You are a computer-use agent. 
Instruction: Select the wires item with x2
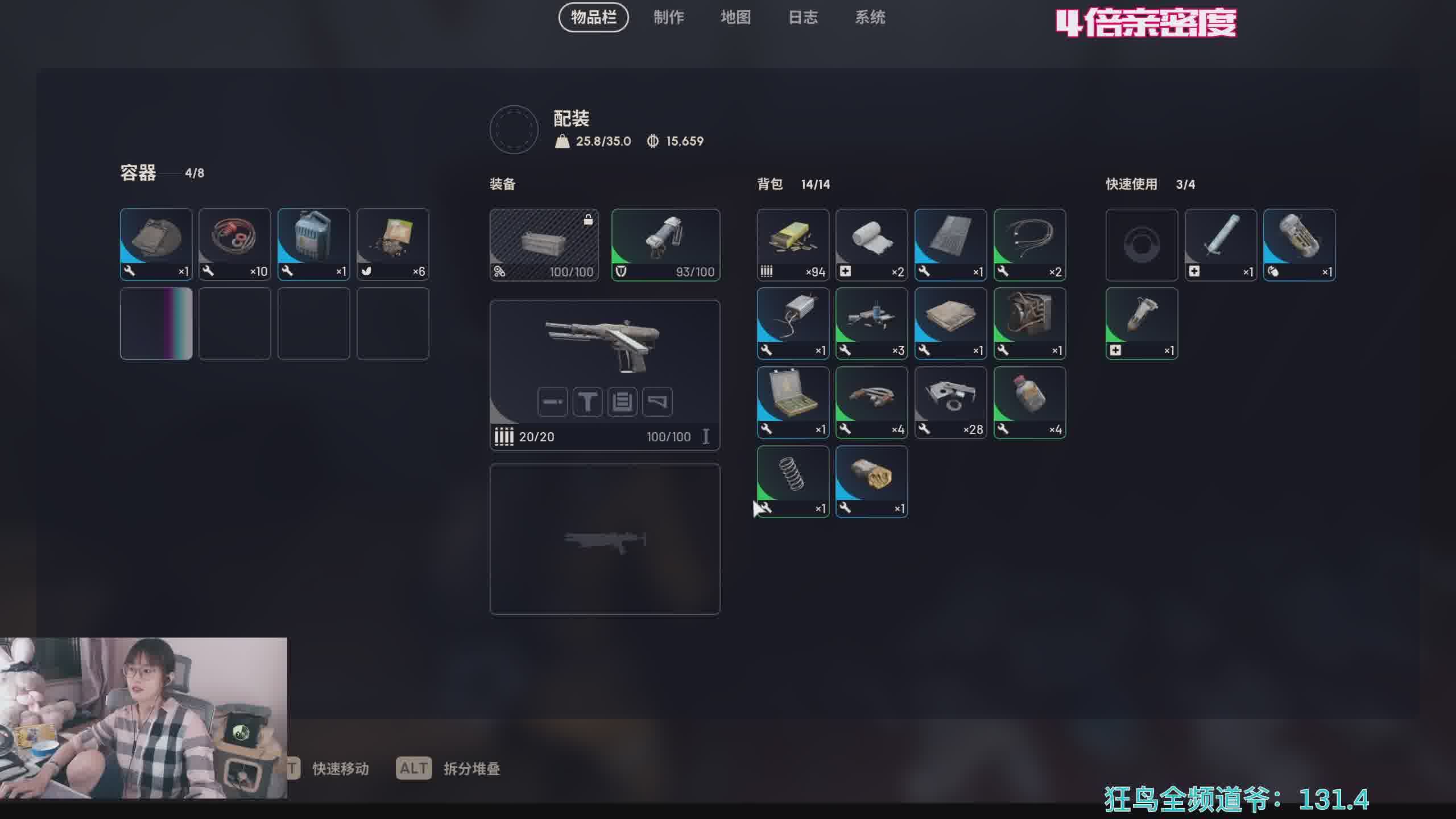(x=1029, y=245)
